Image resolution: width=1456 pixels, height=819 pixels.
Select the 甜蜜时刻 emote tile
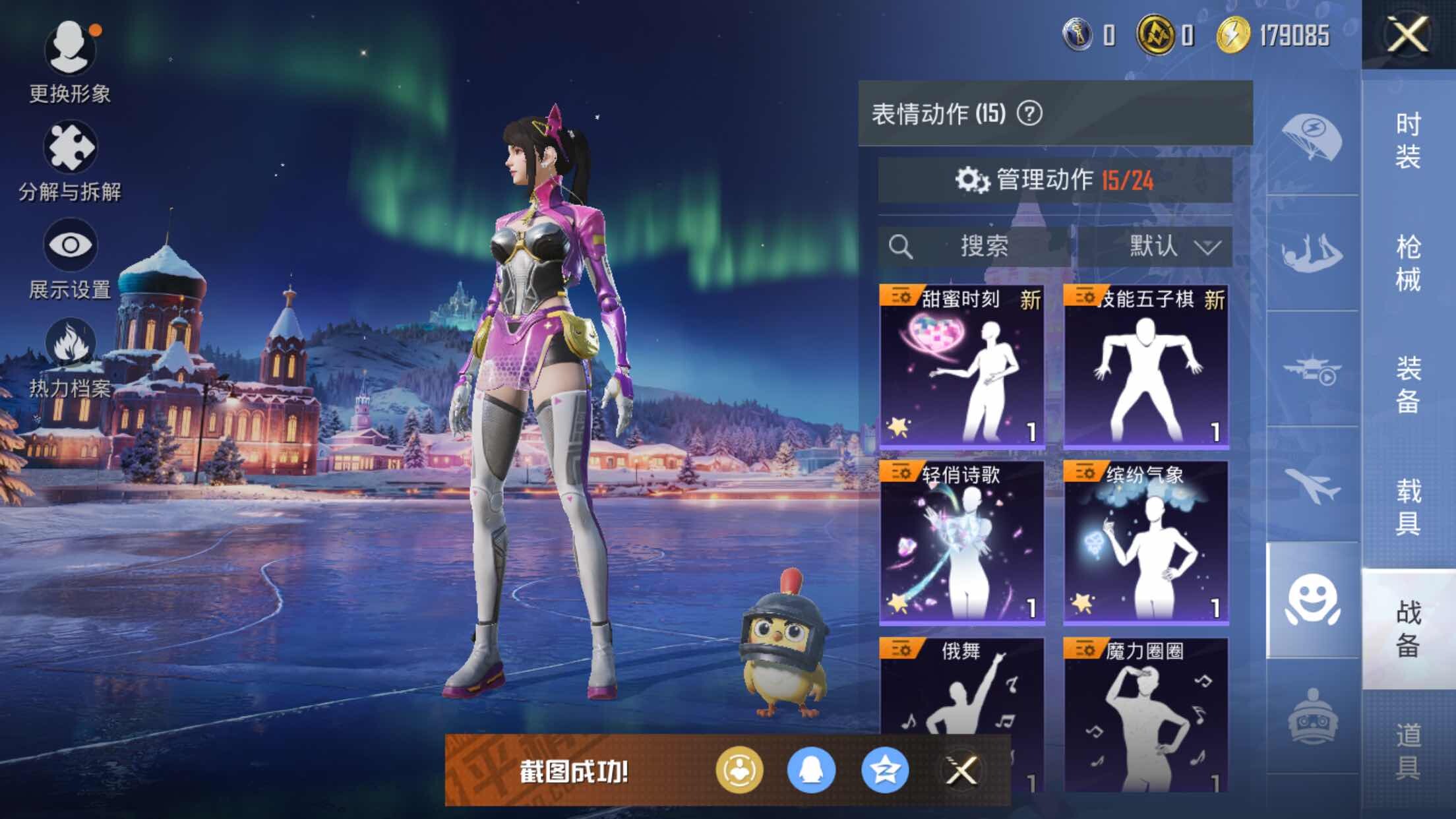coord(962,367)
